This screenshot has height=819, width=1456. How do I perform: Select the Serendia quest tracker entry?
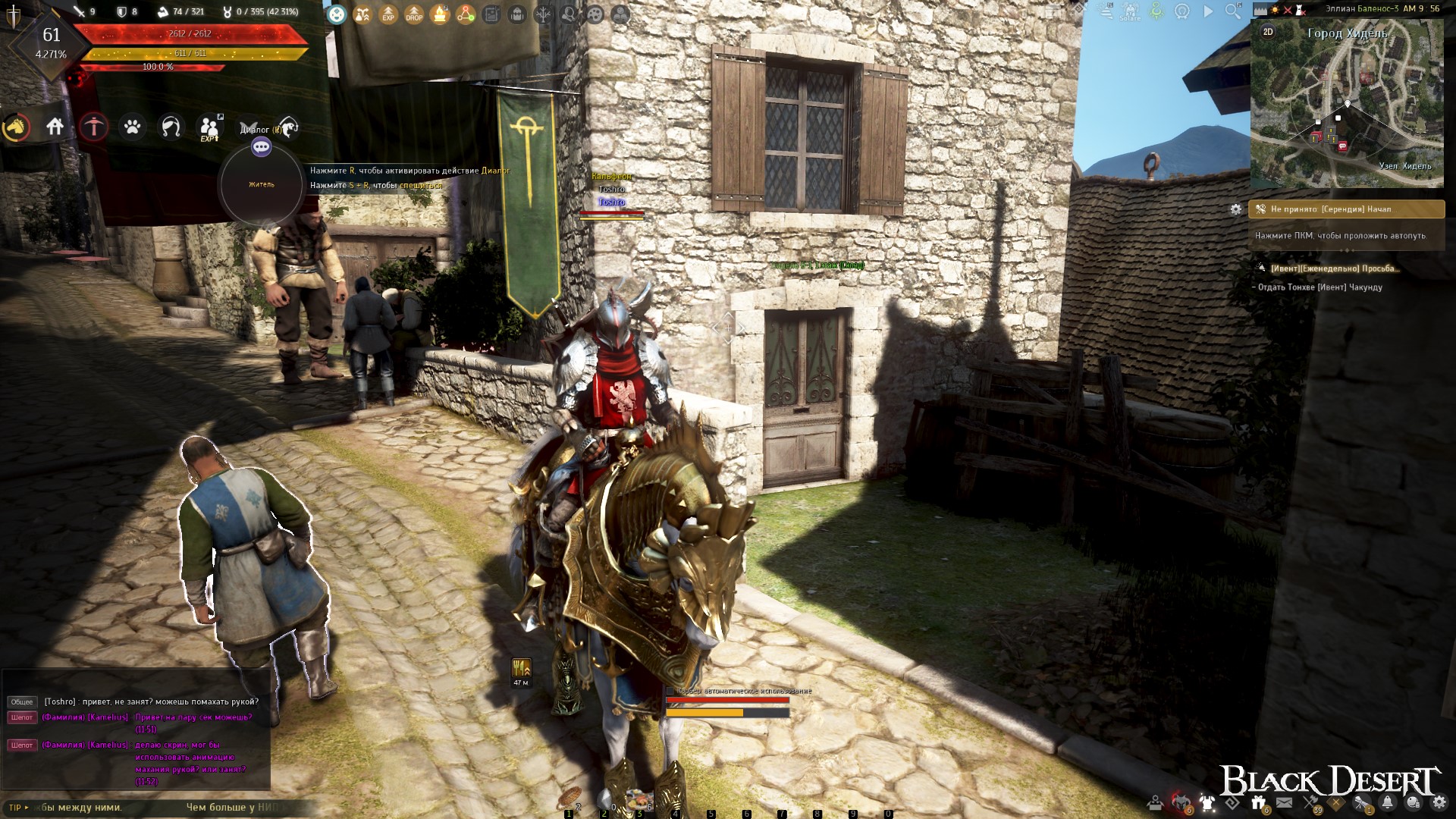(x=1347, y=209)
